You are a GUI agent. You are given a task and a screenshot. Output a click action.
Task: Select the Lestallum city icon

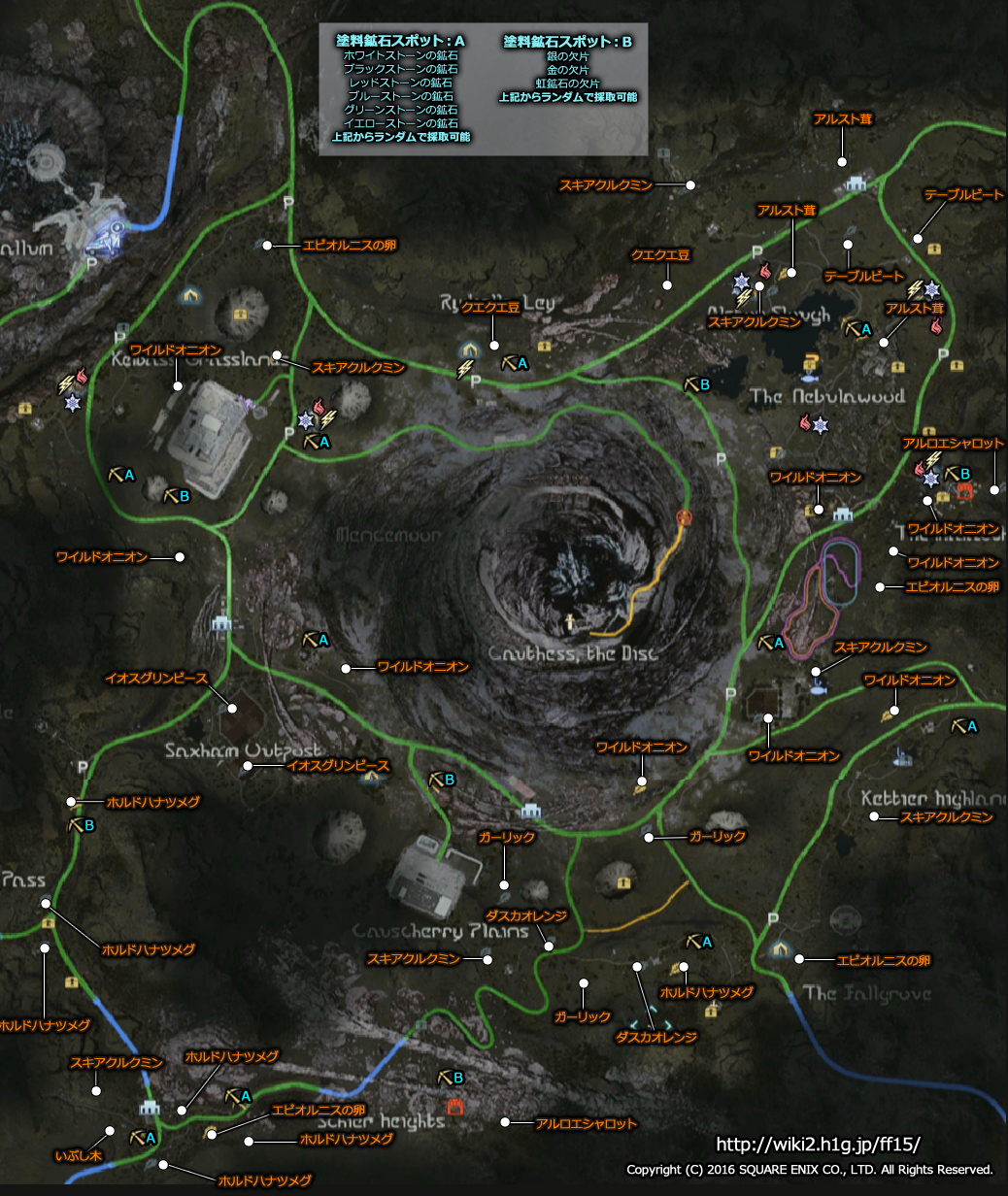click(x=105, y=234)
